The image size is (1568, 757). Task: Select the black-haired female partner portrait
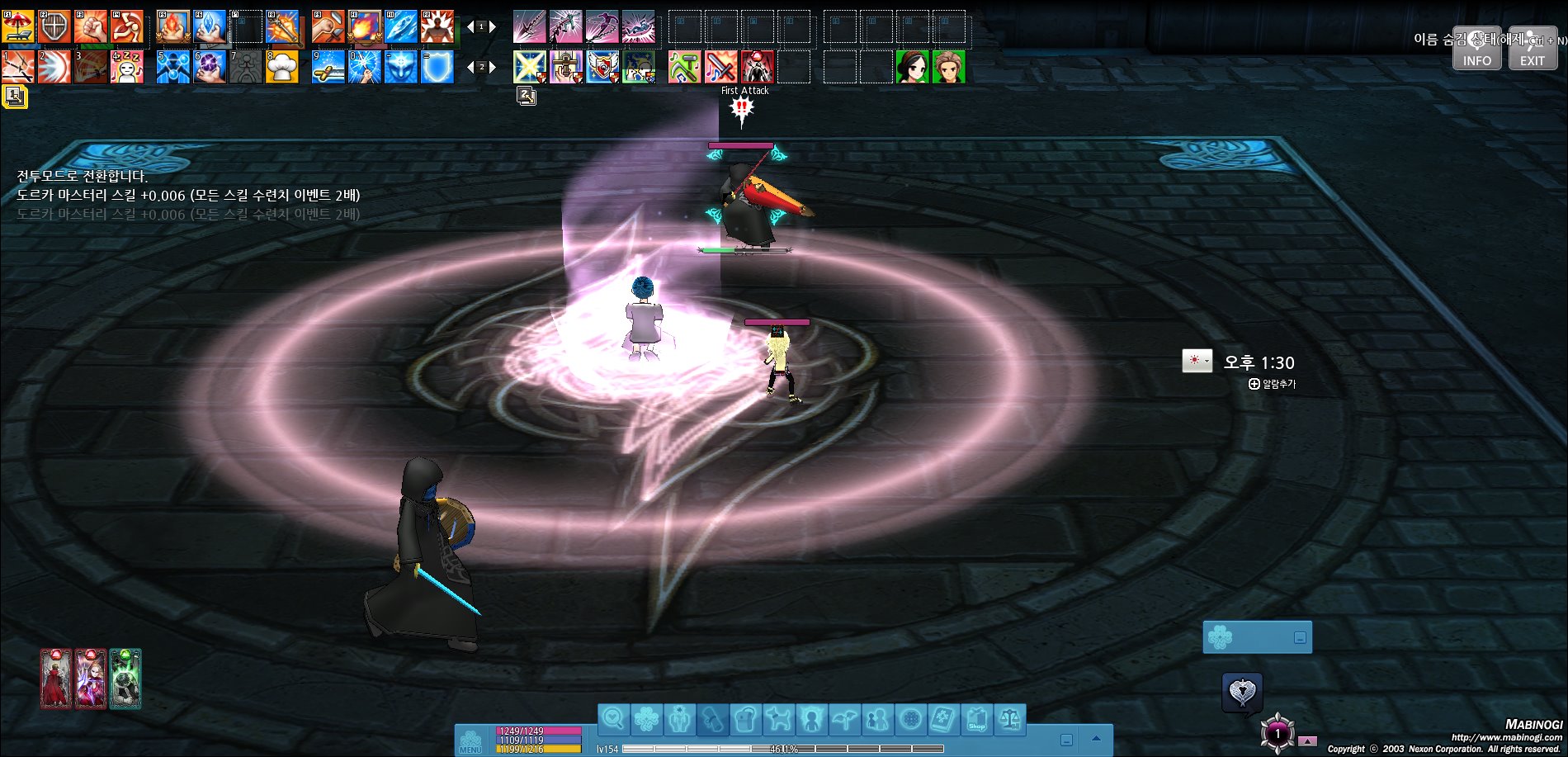pos(912,67)
